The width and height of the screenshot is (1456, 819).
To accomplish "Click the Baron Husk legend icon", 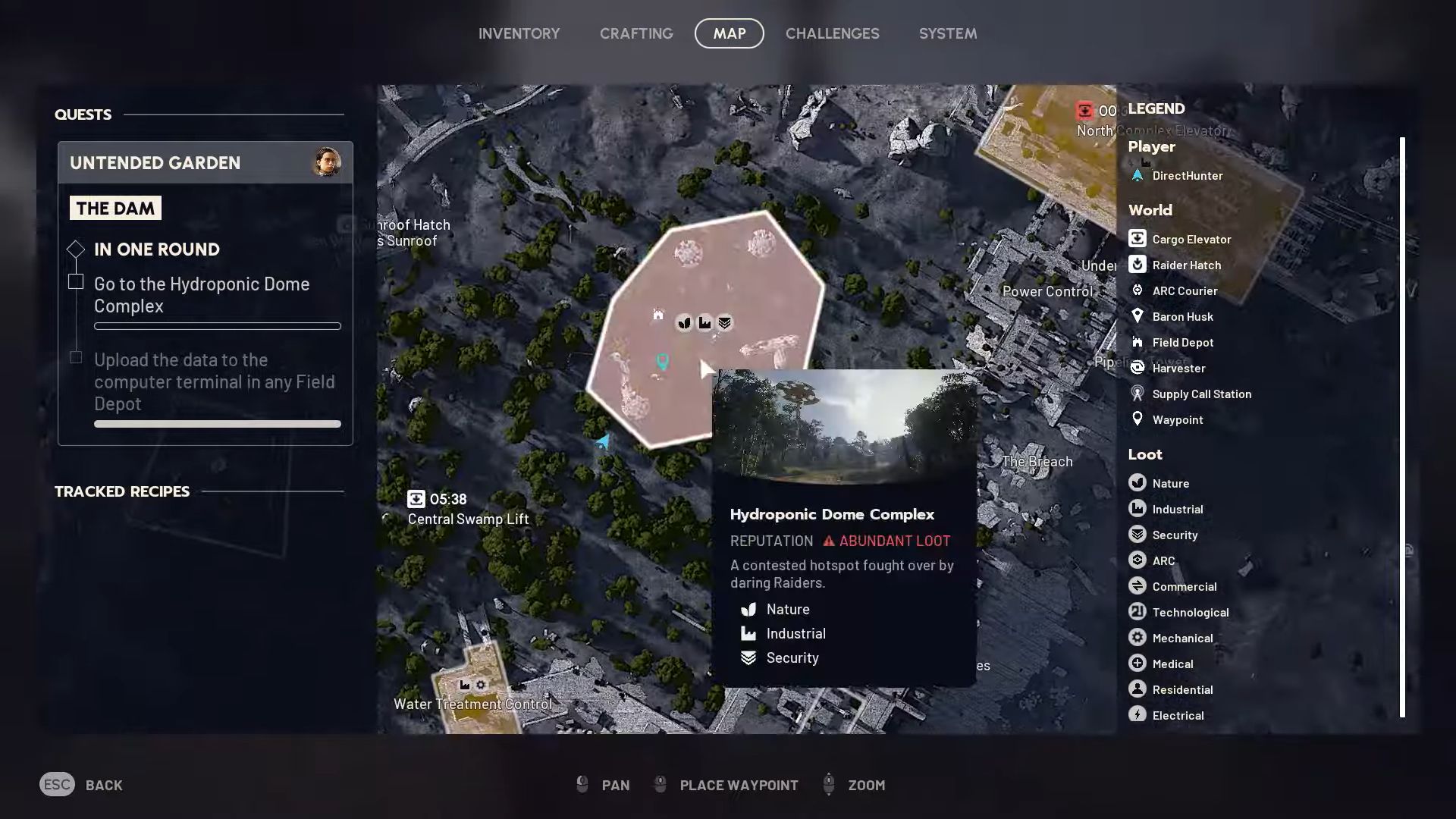I will tap(1137, 316).
